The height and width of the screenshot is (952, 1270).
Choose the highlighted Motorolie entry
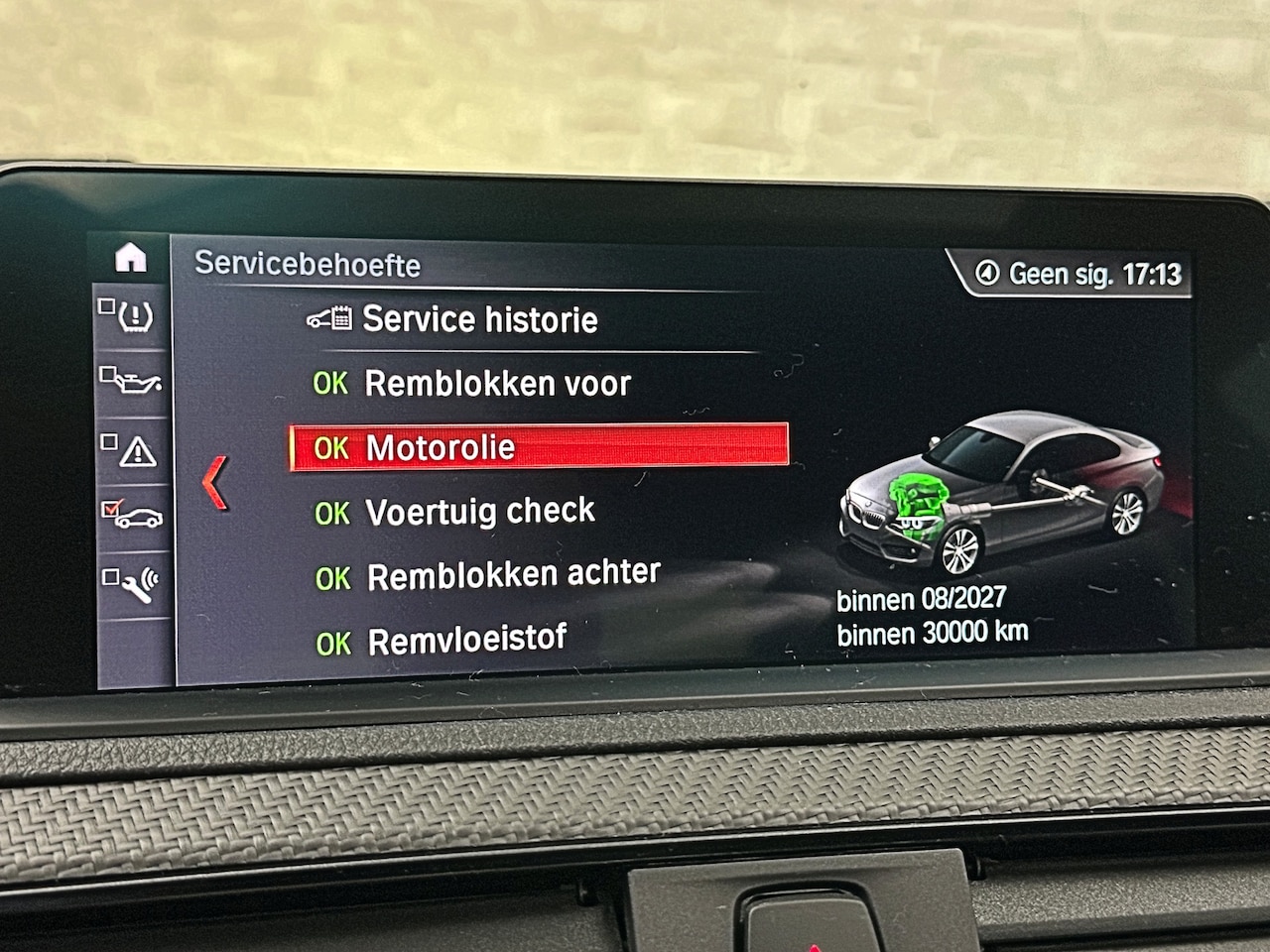539,447
